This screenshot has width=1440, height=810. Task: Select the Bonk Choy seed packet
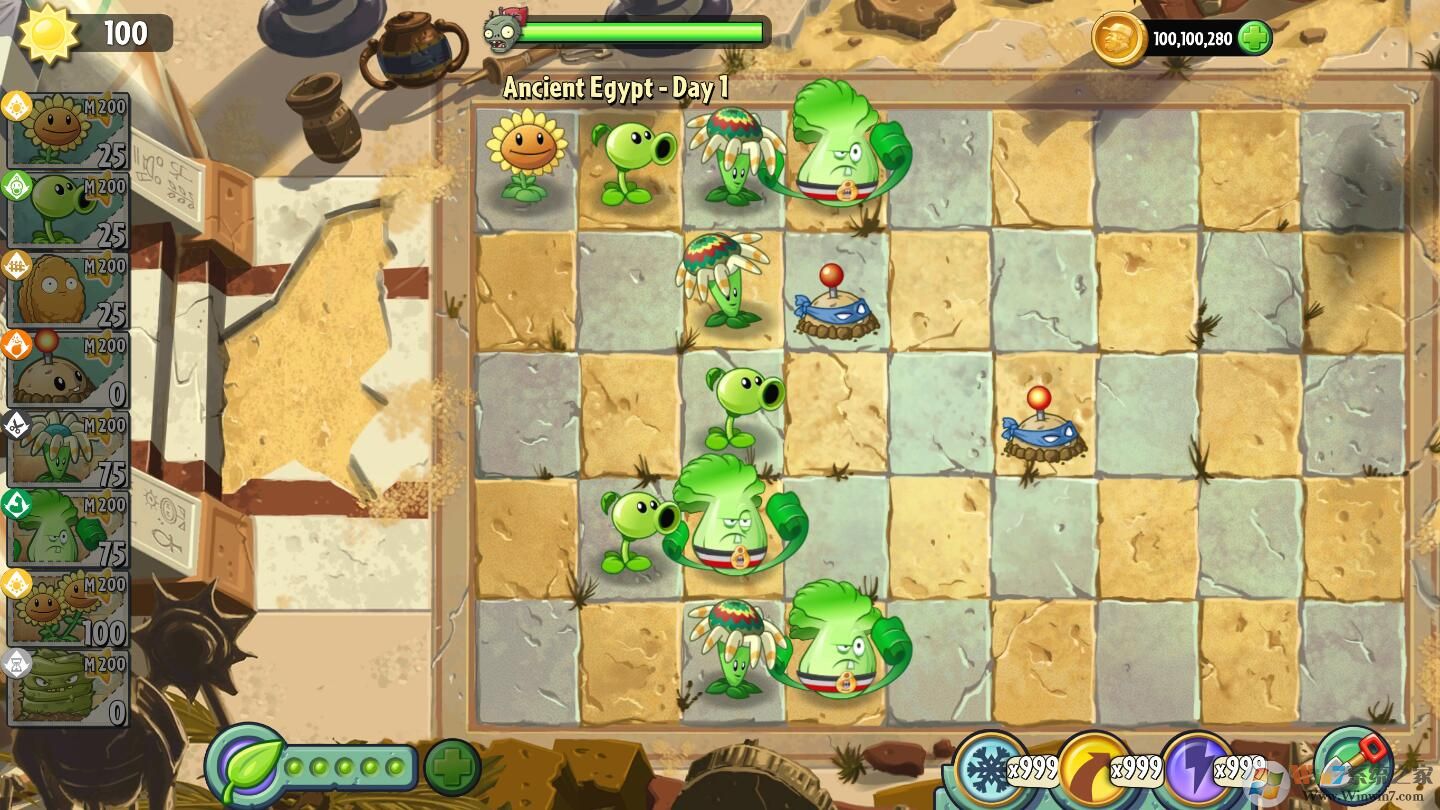[65, 527]
